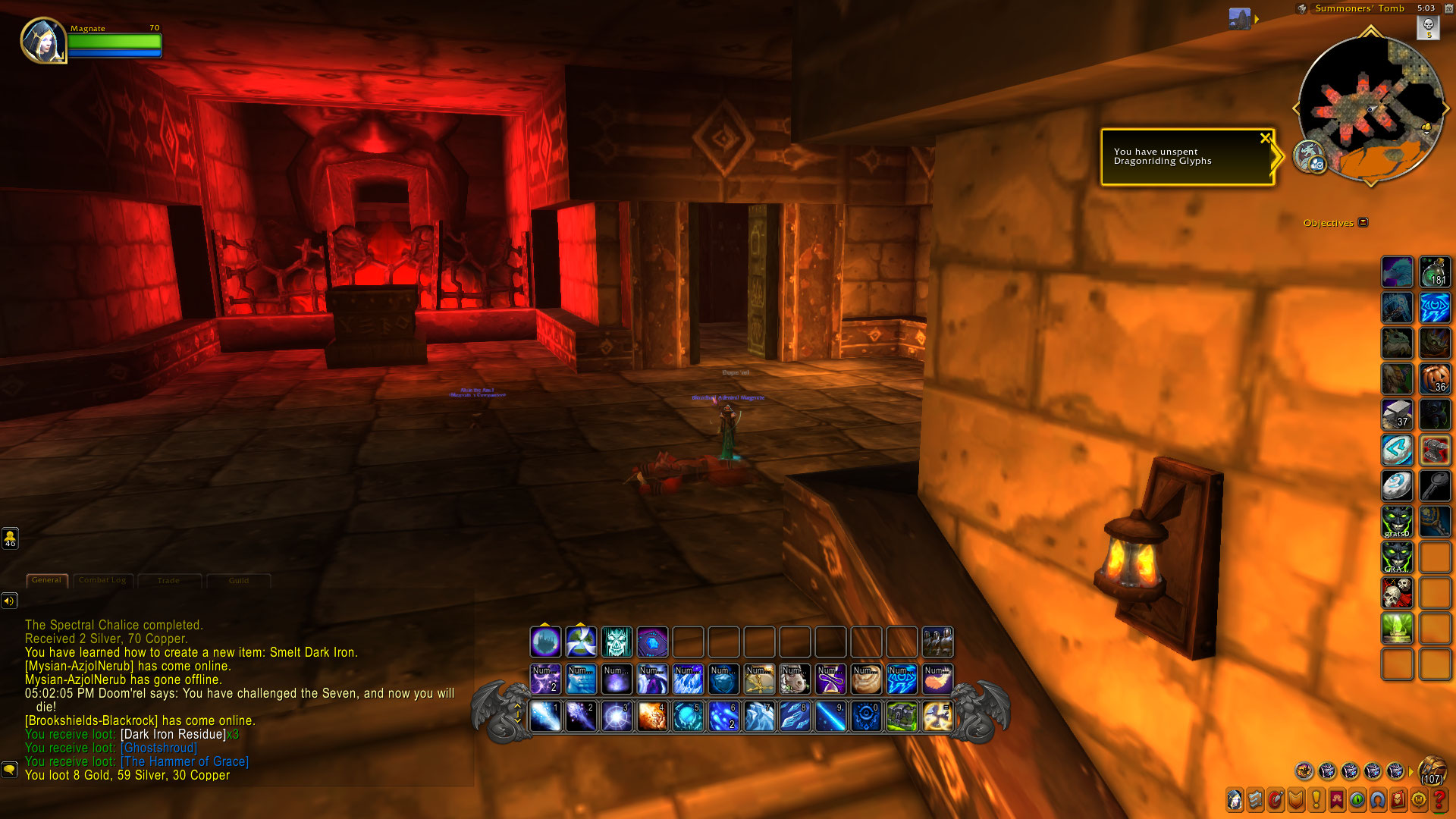The image size is (1456, 819).
Task: Select the Magnate player portrait
Action: (x=43, y=40)
